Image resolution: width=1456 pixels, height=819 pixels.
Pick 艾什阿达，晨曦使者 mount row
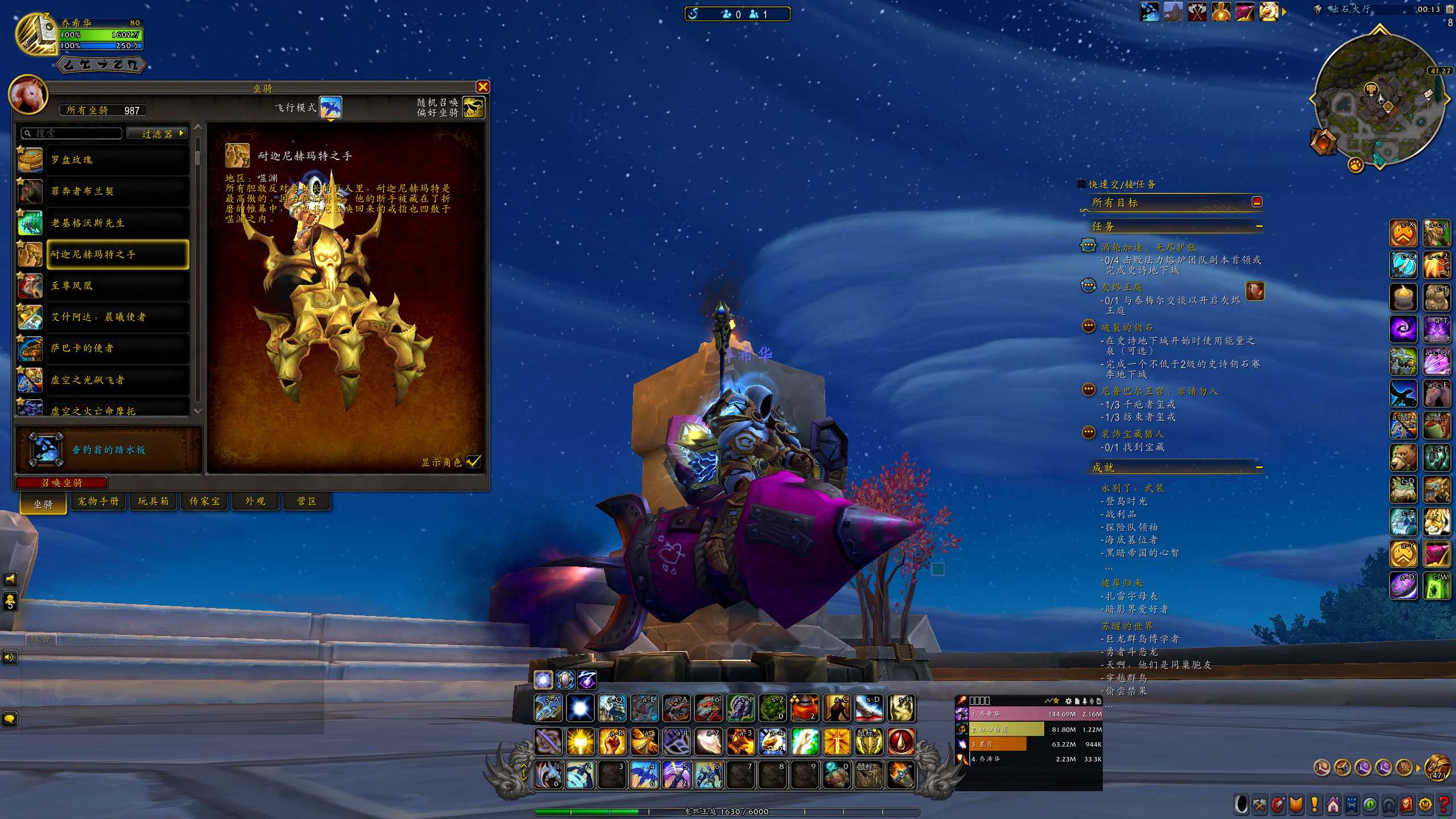click(x=117, y=317)
